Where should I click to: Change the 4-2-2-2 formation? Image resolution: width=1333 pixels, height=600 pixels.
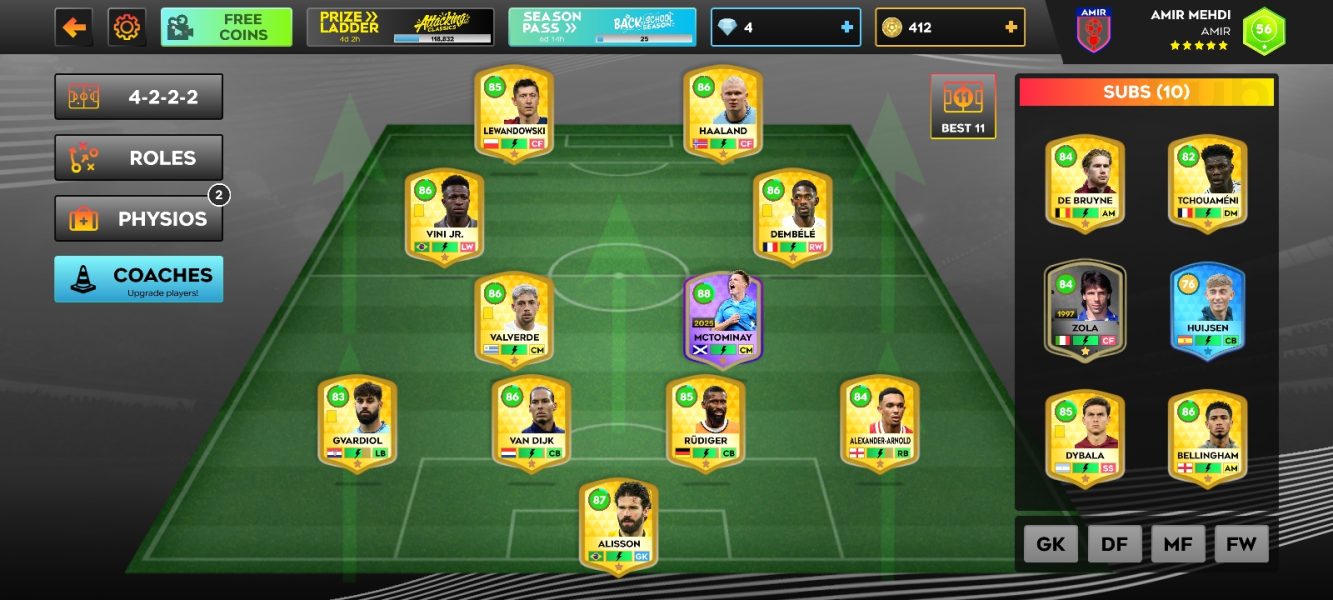point(139,97)
